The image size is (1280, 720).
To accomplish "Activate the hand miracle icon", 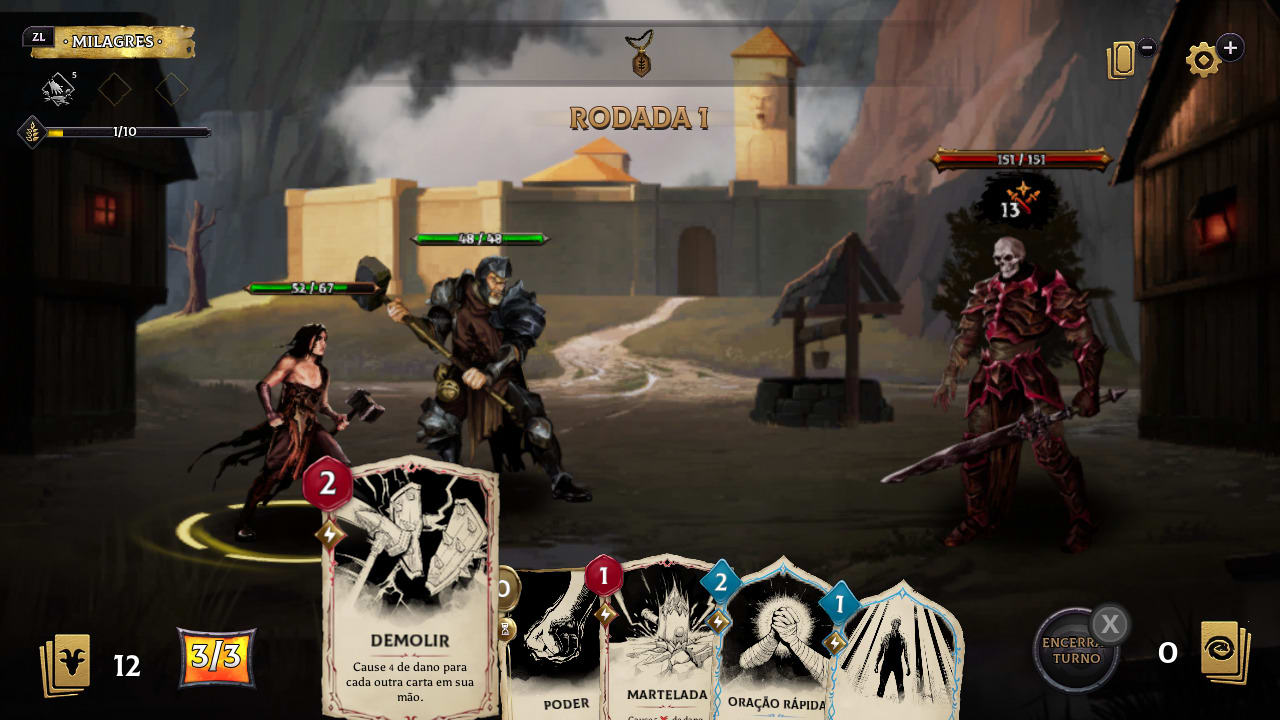I will (58, 90).
